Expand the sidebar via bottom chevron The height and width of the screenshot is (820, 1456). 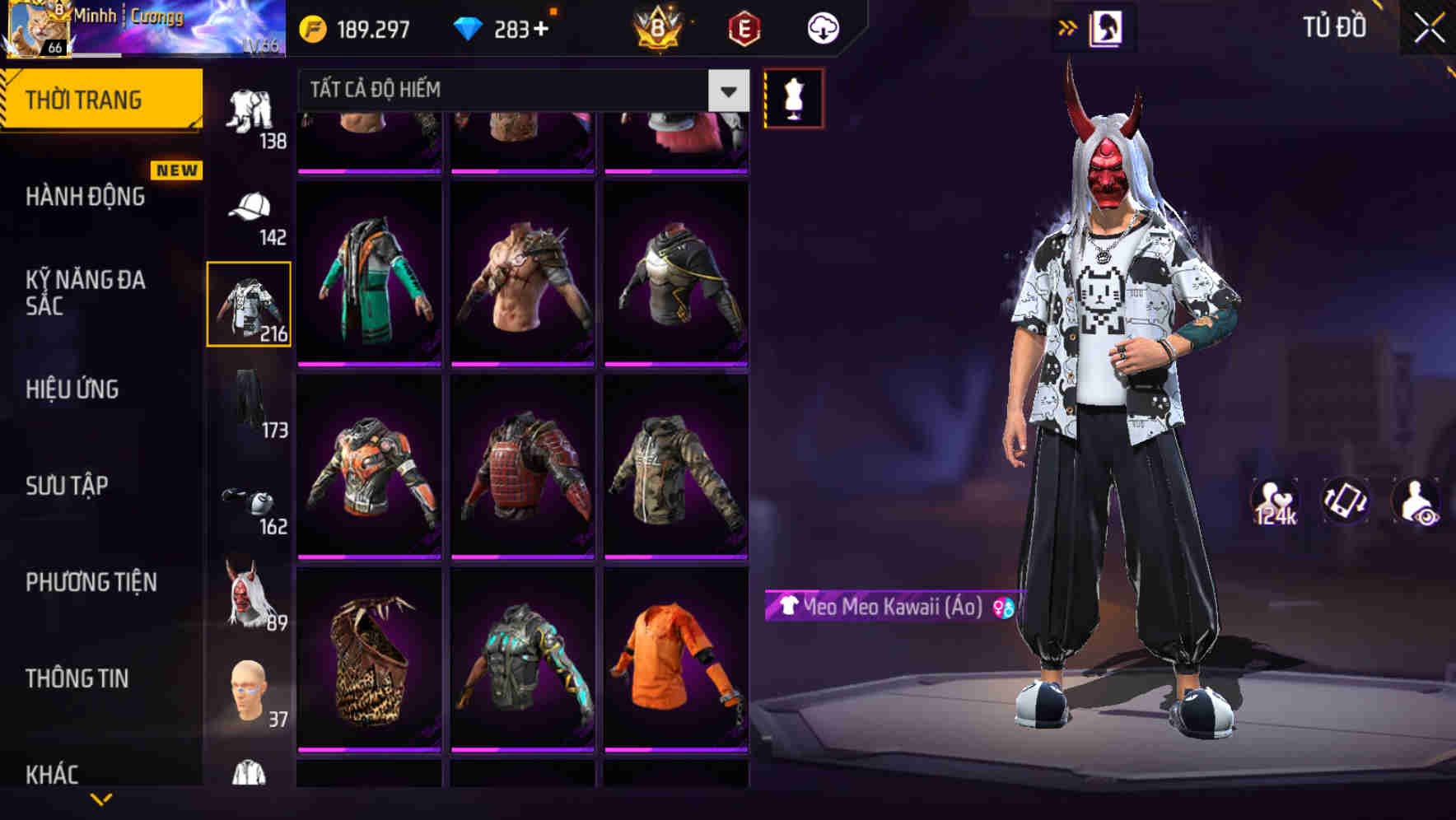tap(100, 797)
